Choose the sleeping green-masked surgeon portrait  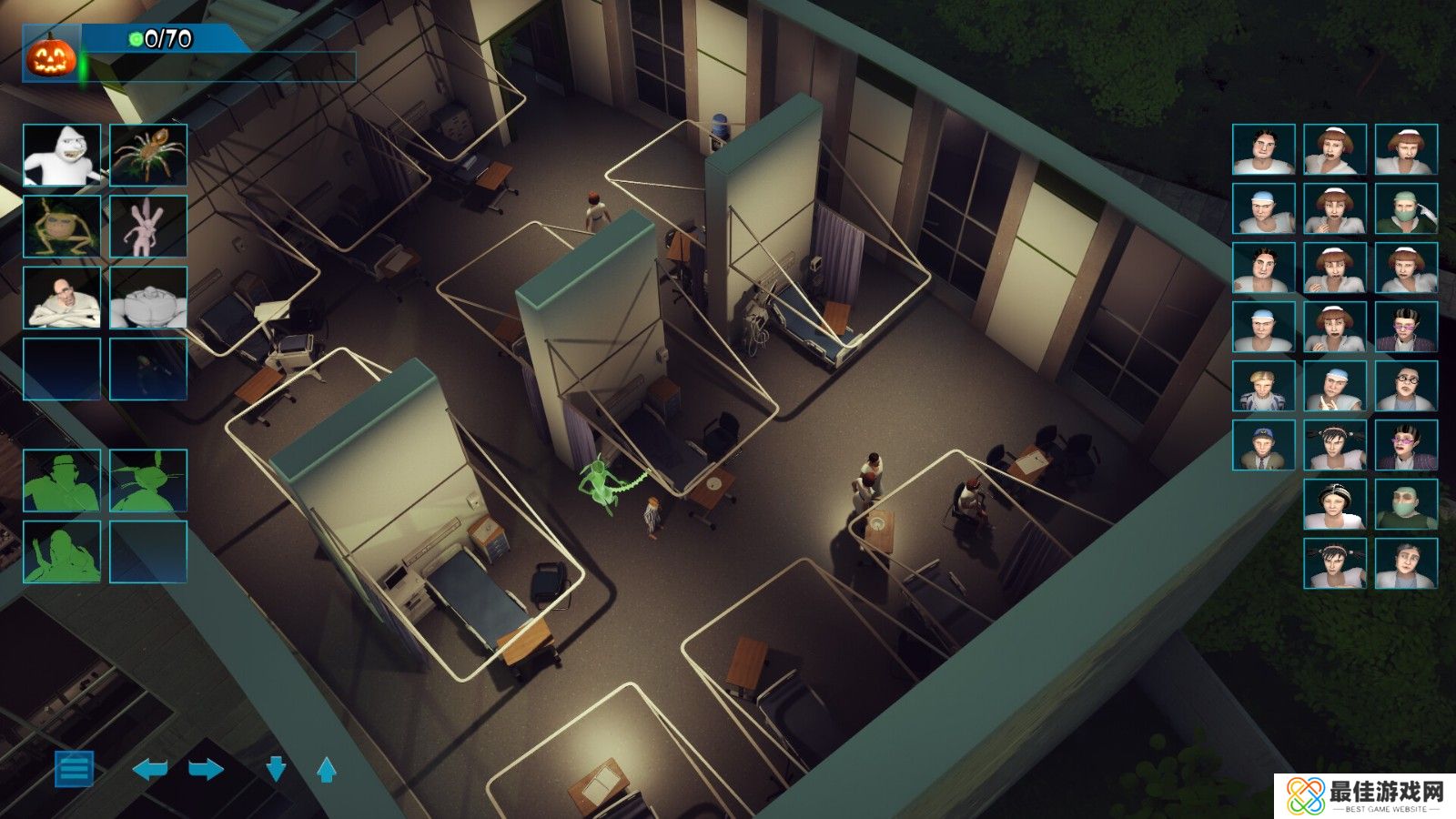(1406, 504)
